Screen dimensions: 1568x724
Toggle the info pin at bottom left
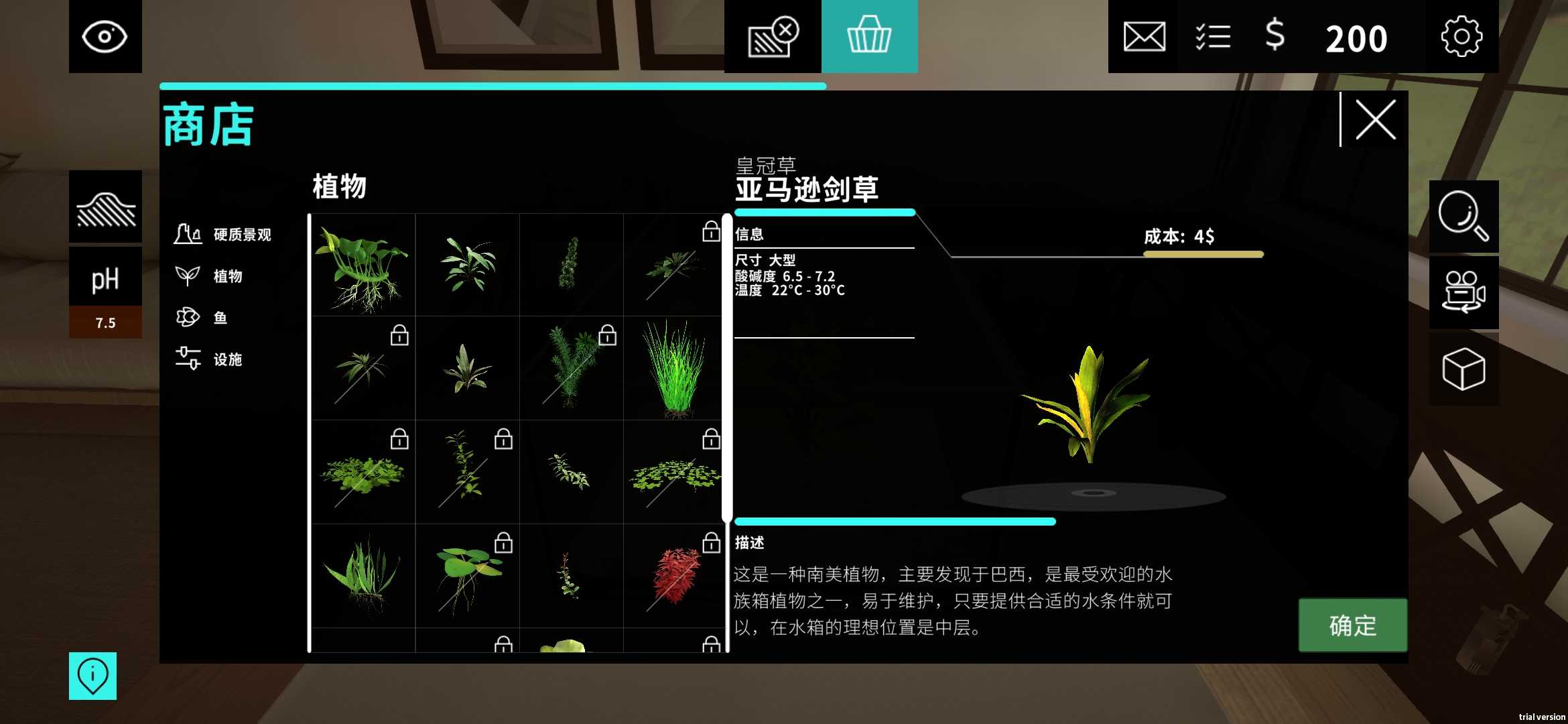tap(92, 676)
